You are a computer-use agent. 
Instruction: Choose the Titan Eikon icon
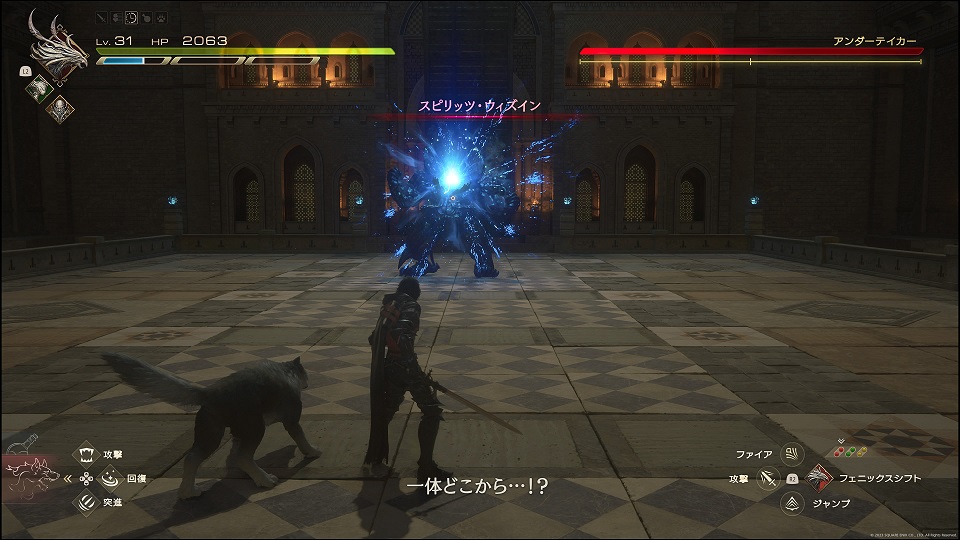pos(60,107)
